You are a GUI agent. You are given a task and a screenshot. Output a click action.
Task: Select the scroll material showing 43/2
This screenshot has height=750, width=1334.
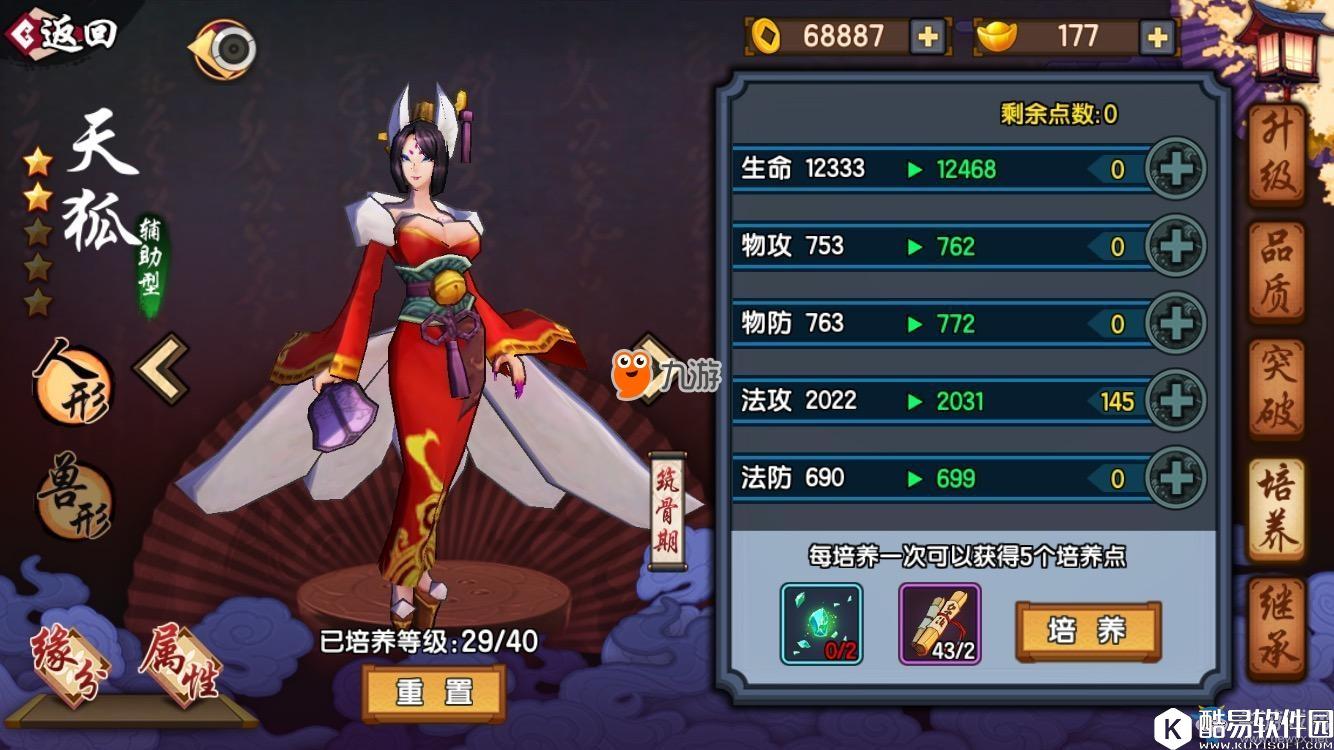pos(941,624)
